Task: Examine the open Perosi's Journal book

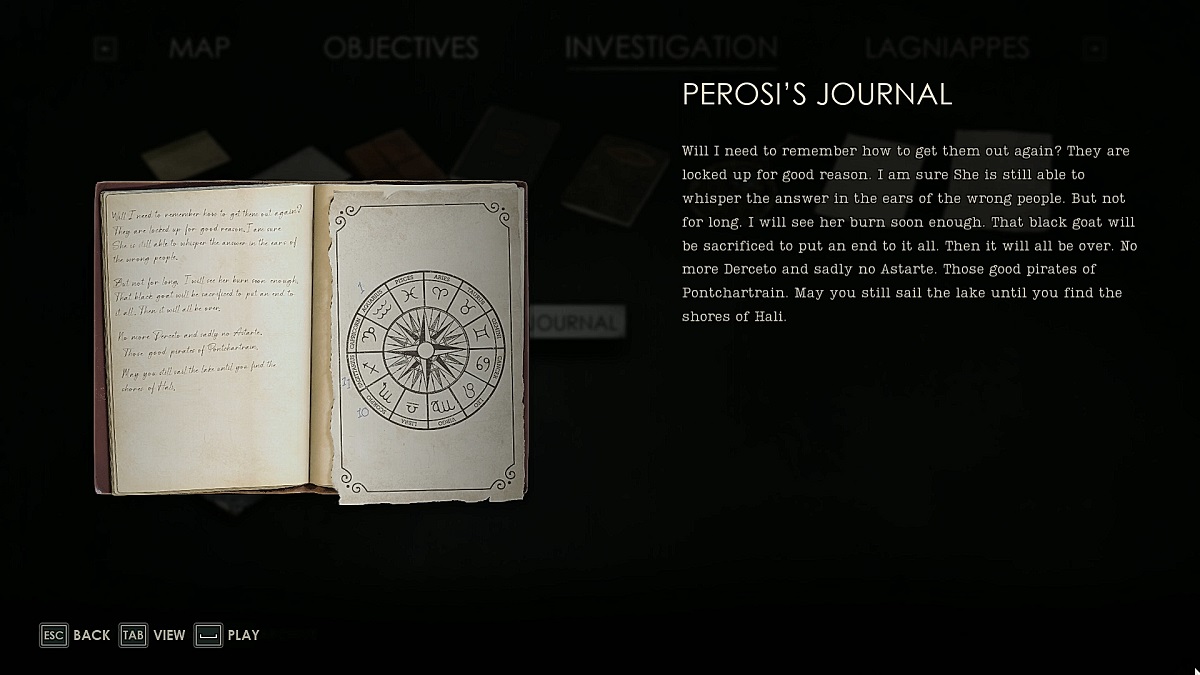Action: click(x=310, y=338)
